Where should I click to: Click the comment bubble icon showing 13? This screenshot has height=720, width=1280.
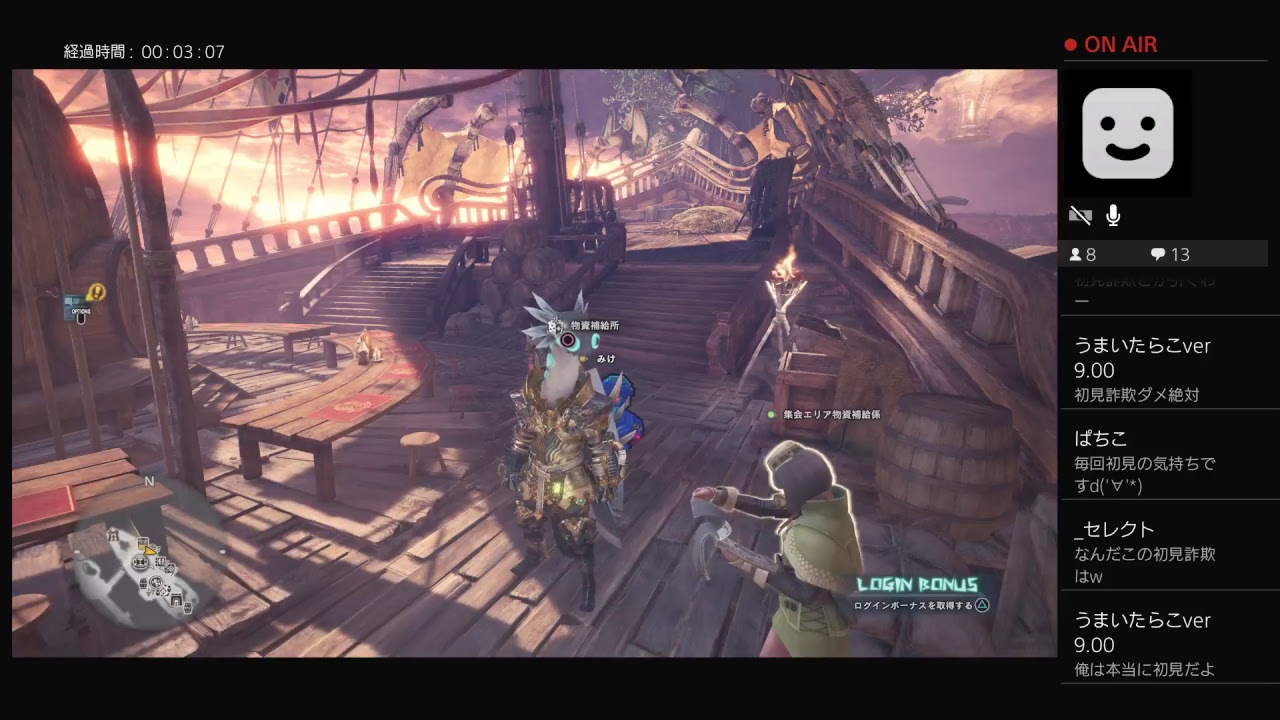point(1160,254)
